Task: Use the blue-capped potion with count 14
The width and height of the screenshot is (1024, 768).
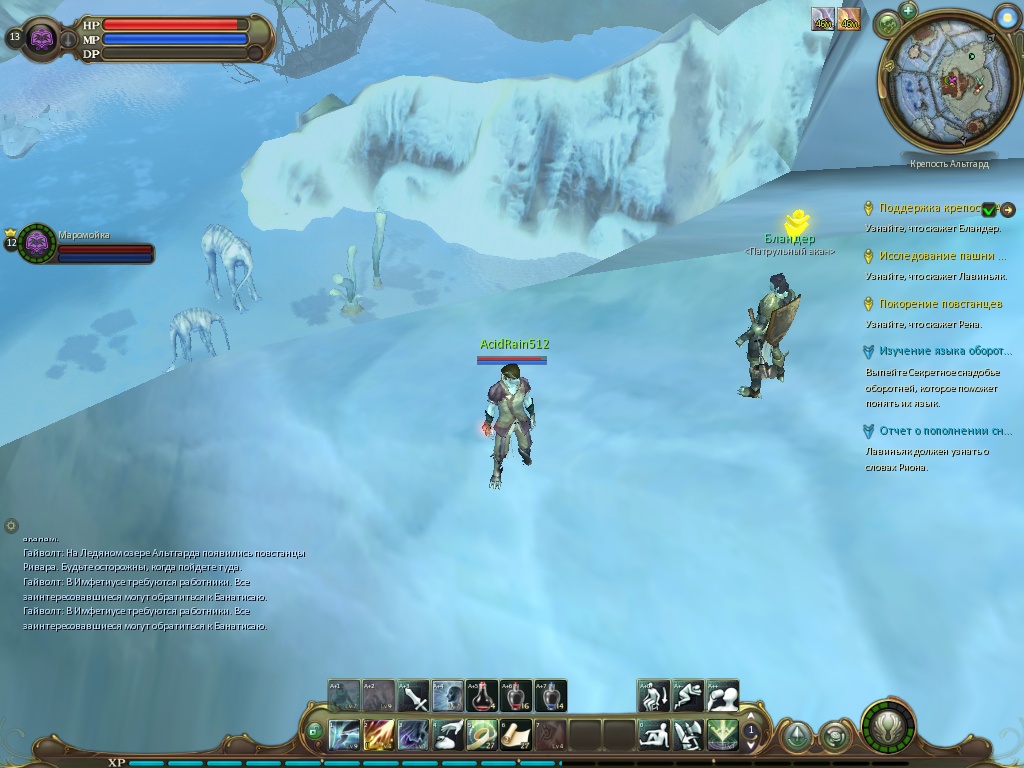Action: (550, 695)
